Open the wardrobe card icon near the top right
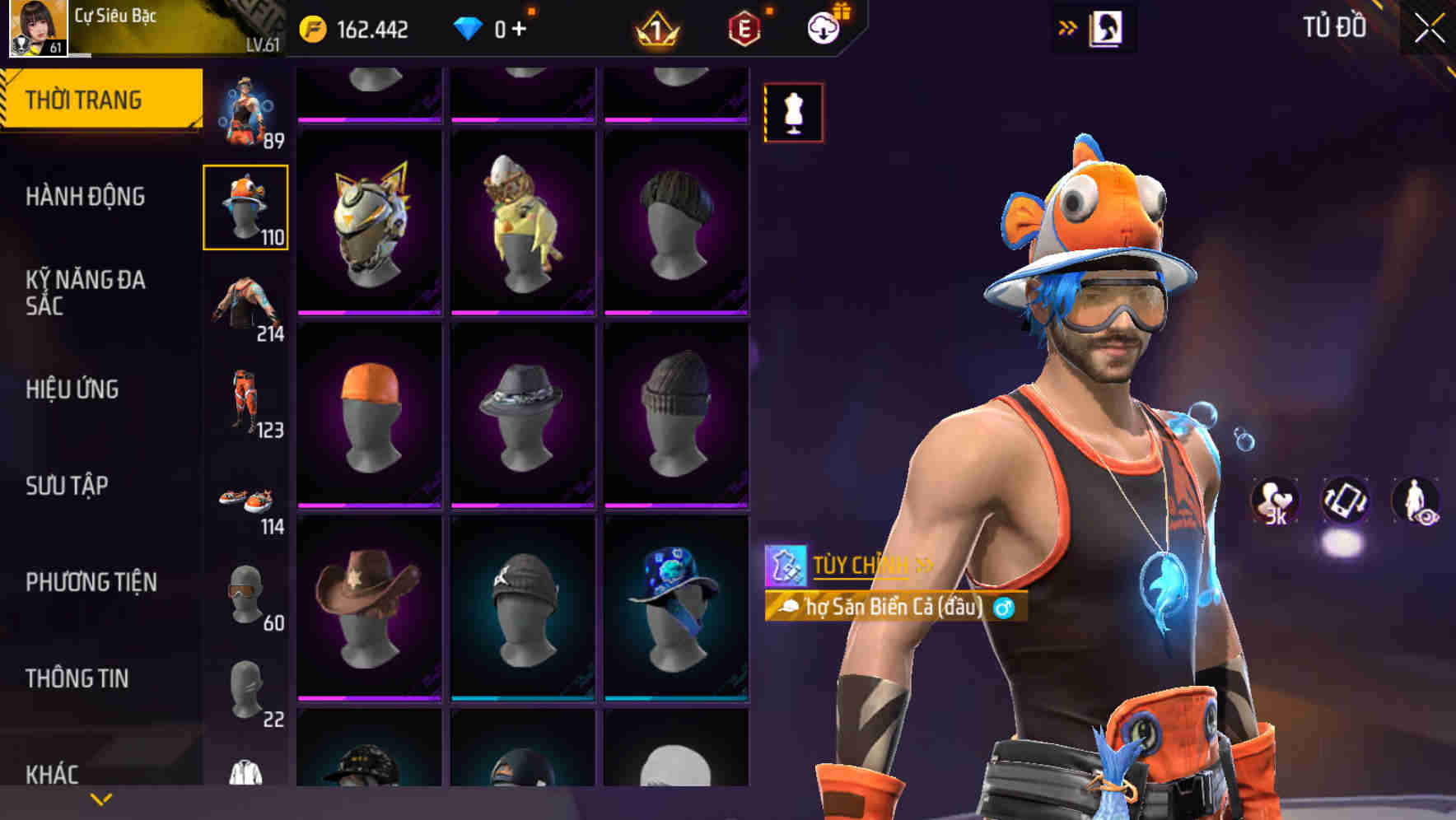The height and width of the screenshot is (820, 1456). (x=1107, y=27)
